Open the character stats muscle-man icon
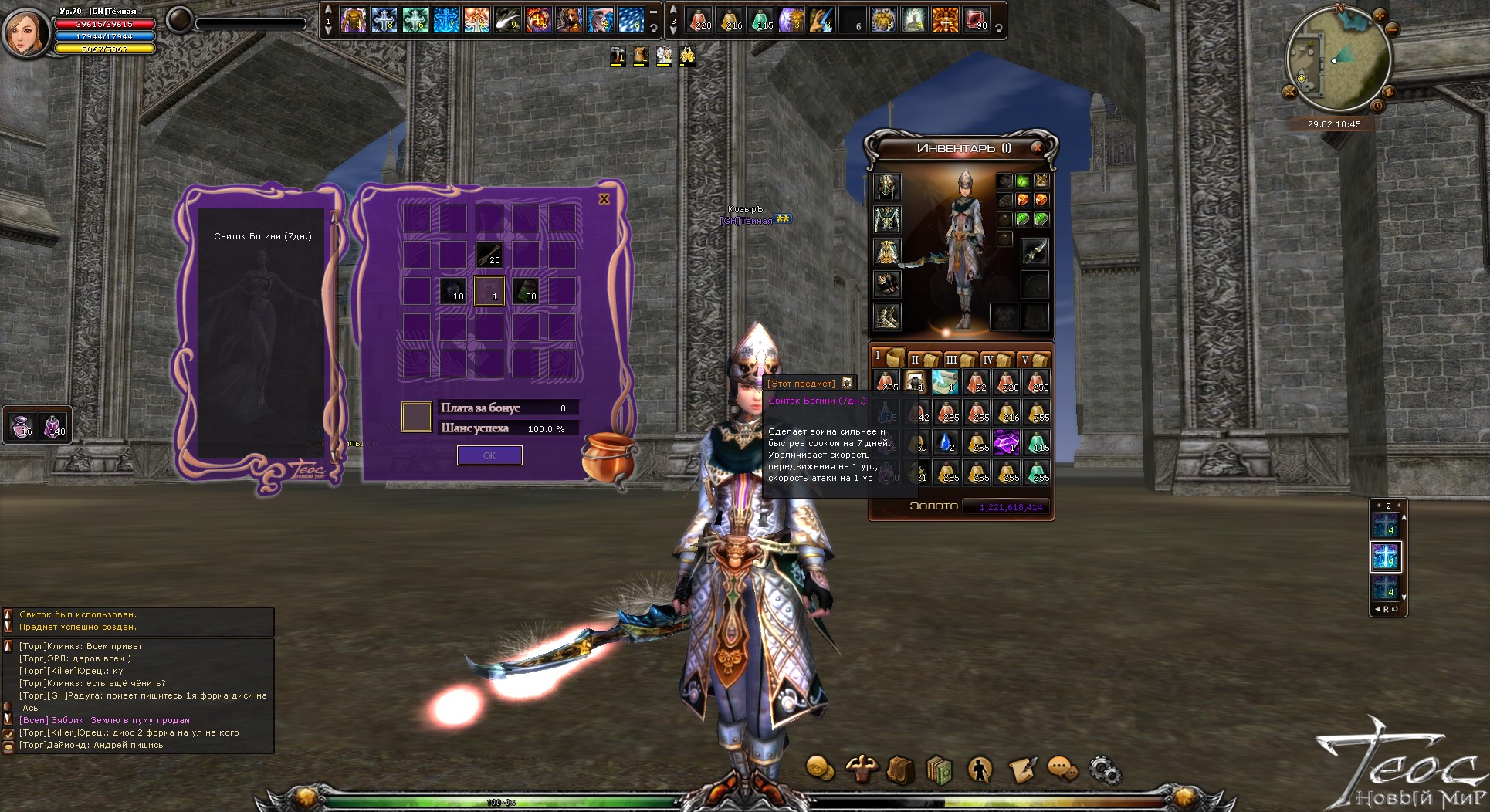 861,769
